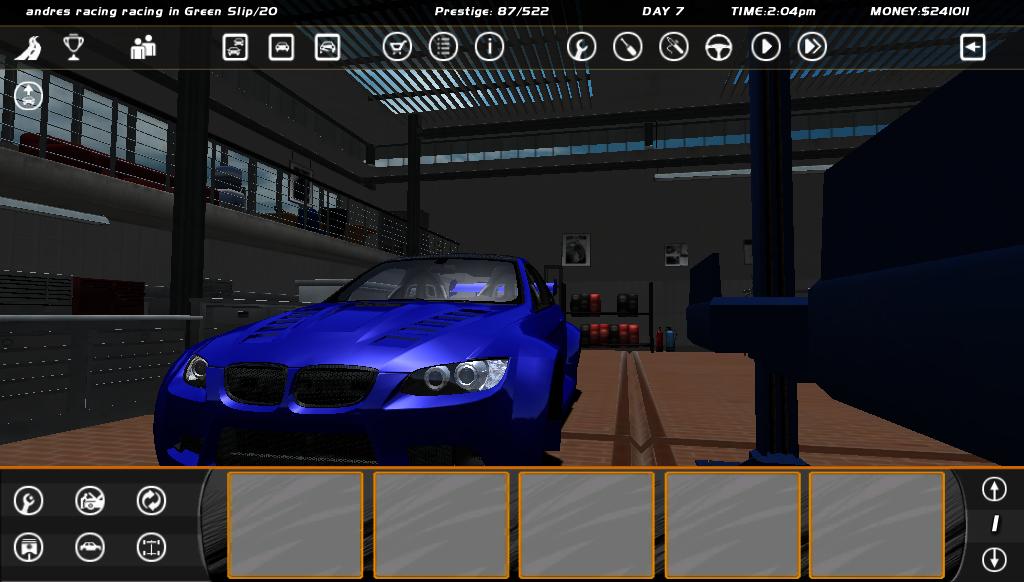
Task: Open the trophy achievements screen
Action: (73, 47)
